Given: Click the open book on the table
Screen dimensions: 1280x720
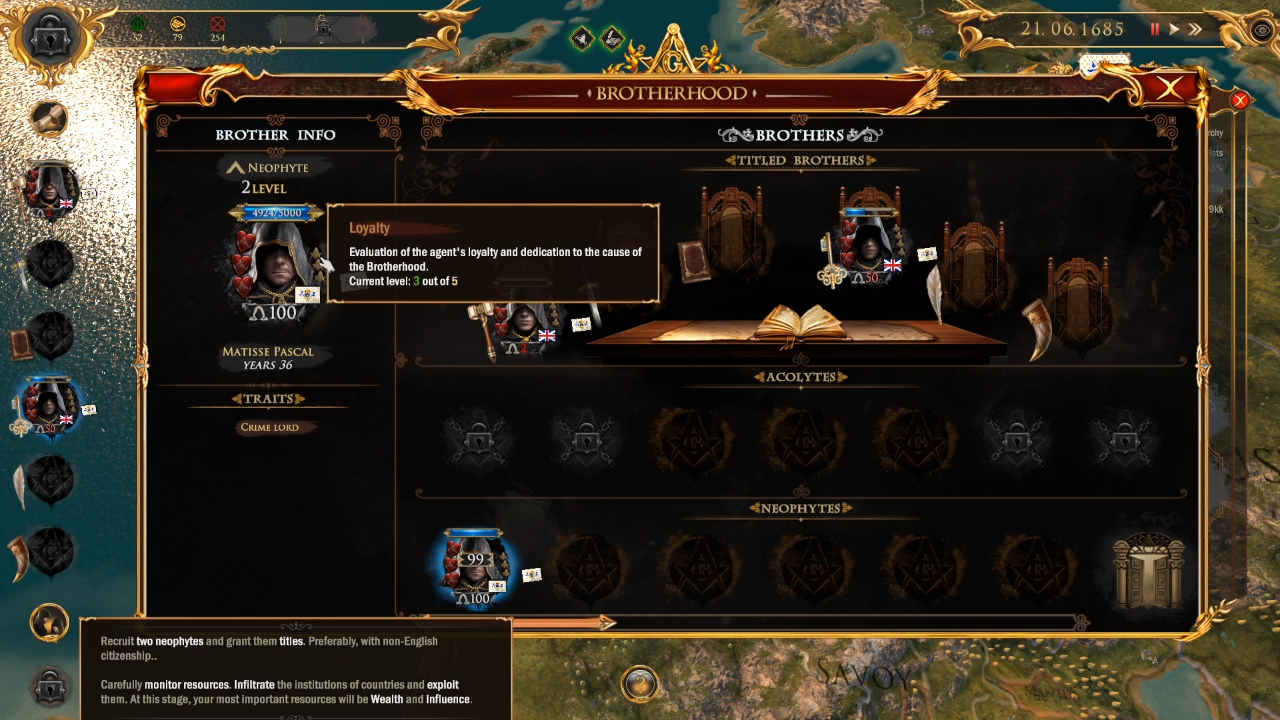Looking at the screenshot, I should pos(794,323).
